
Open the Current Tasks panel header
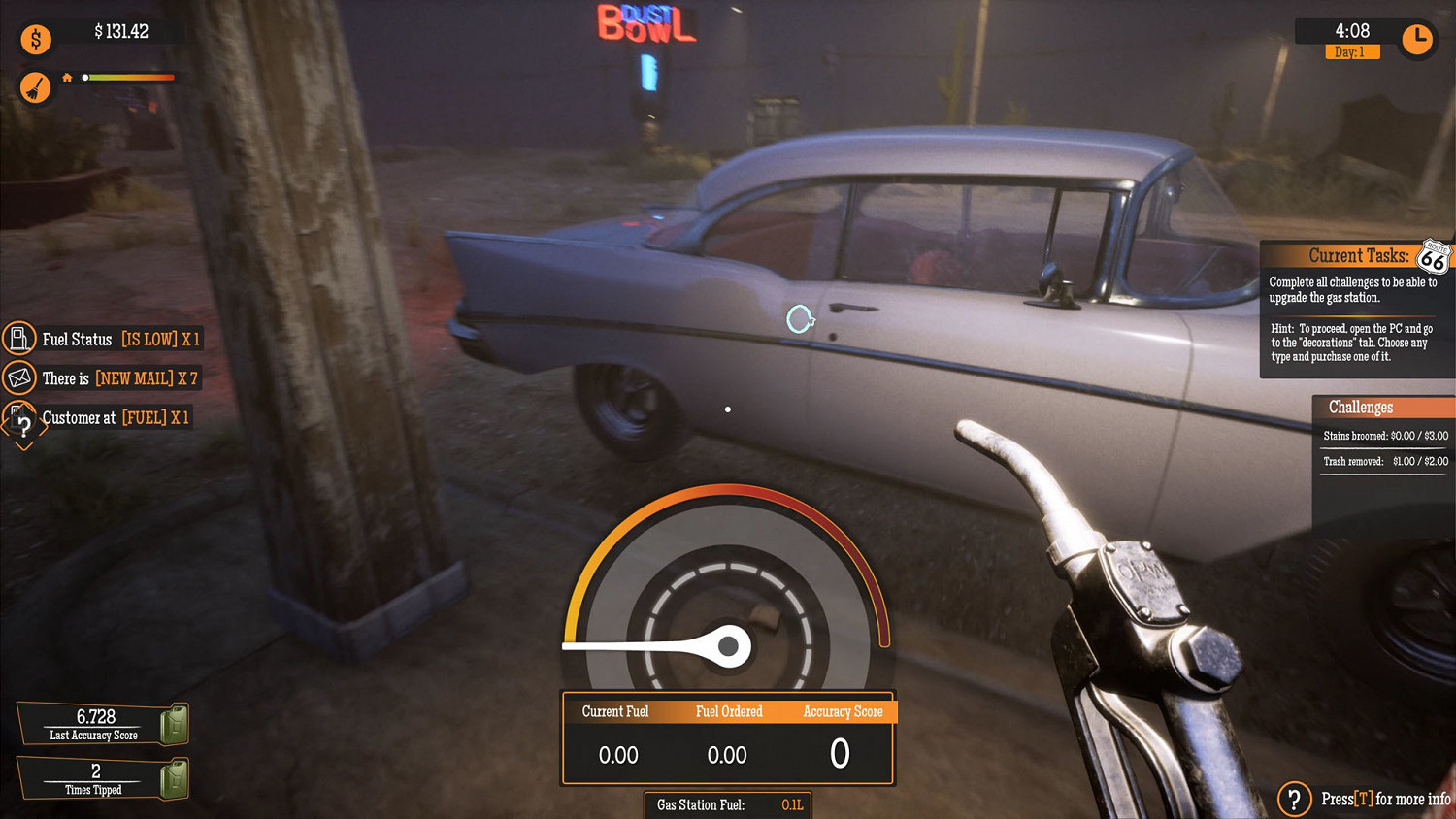[x=1357, y=256]
